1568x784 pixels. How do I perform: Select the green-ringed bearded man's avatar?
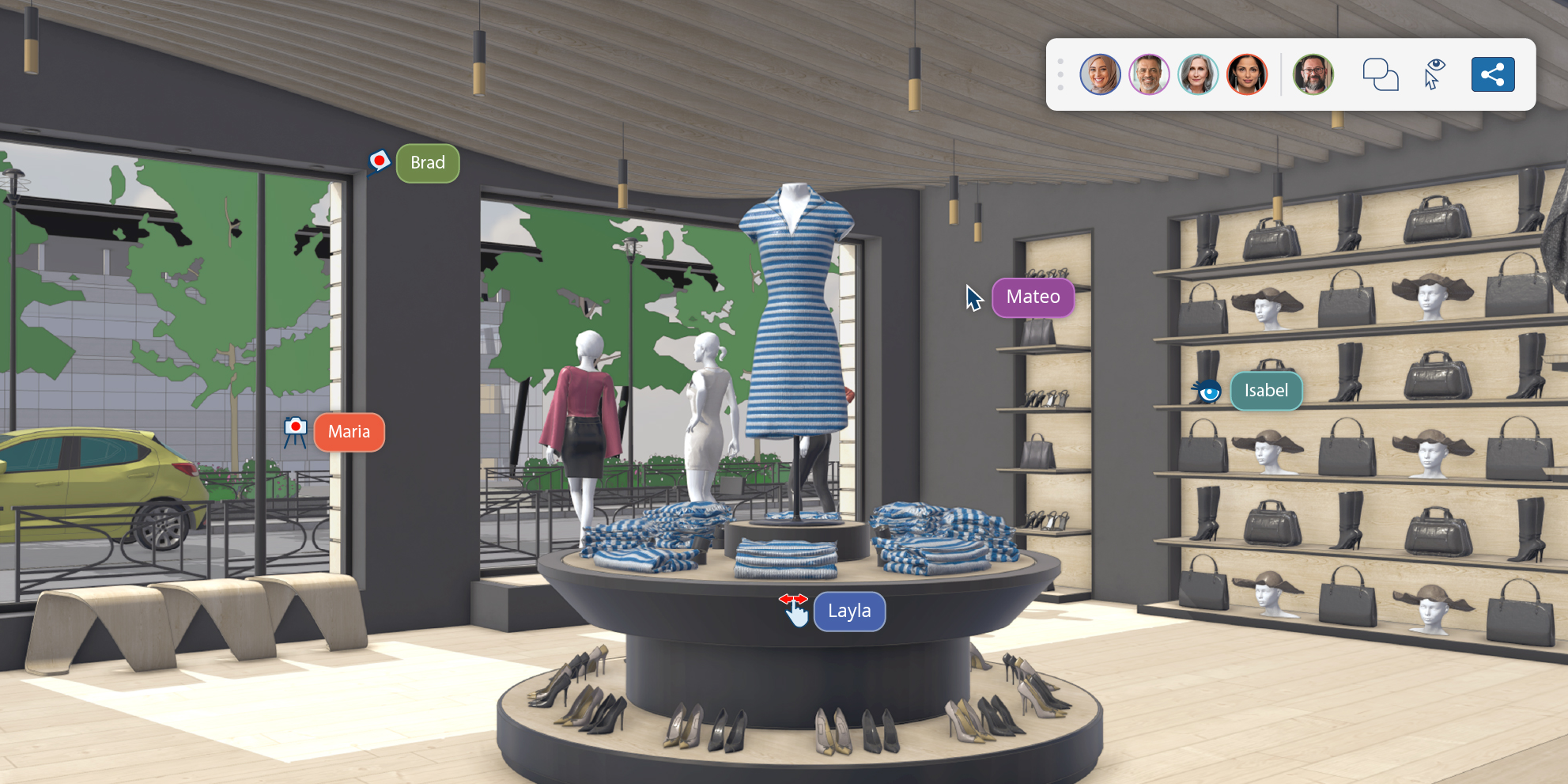[1313, 74]
